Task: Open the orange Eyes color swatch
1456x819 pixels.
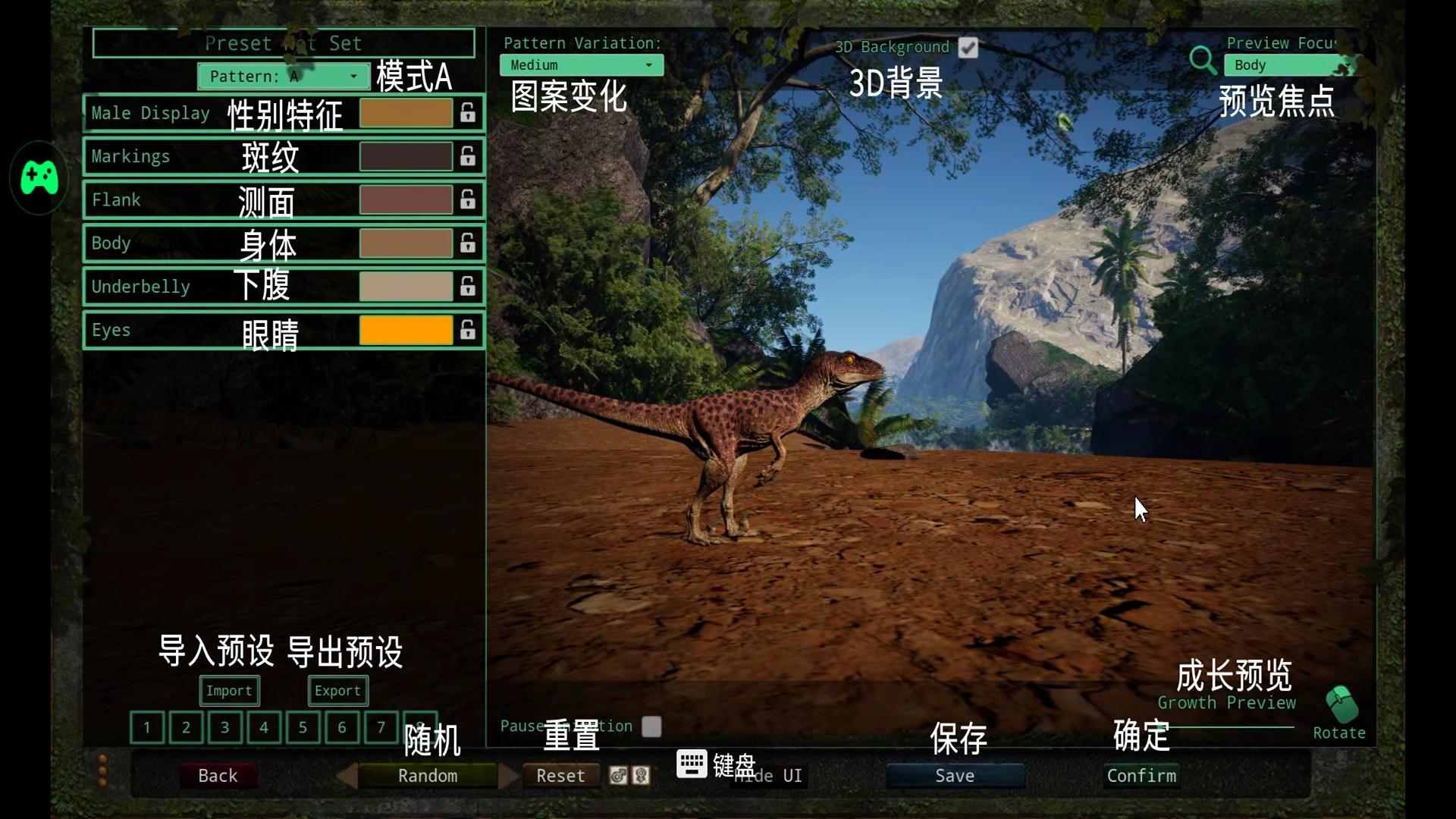Action: point(406,330)
